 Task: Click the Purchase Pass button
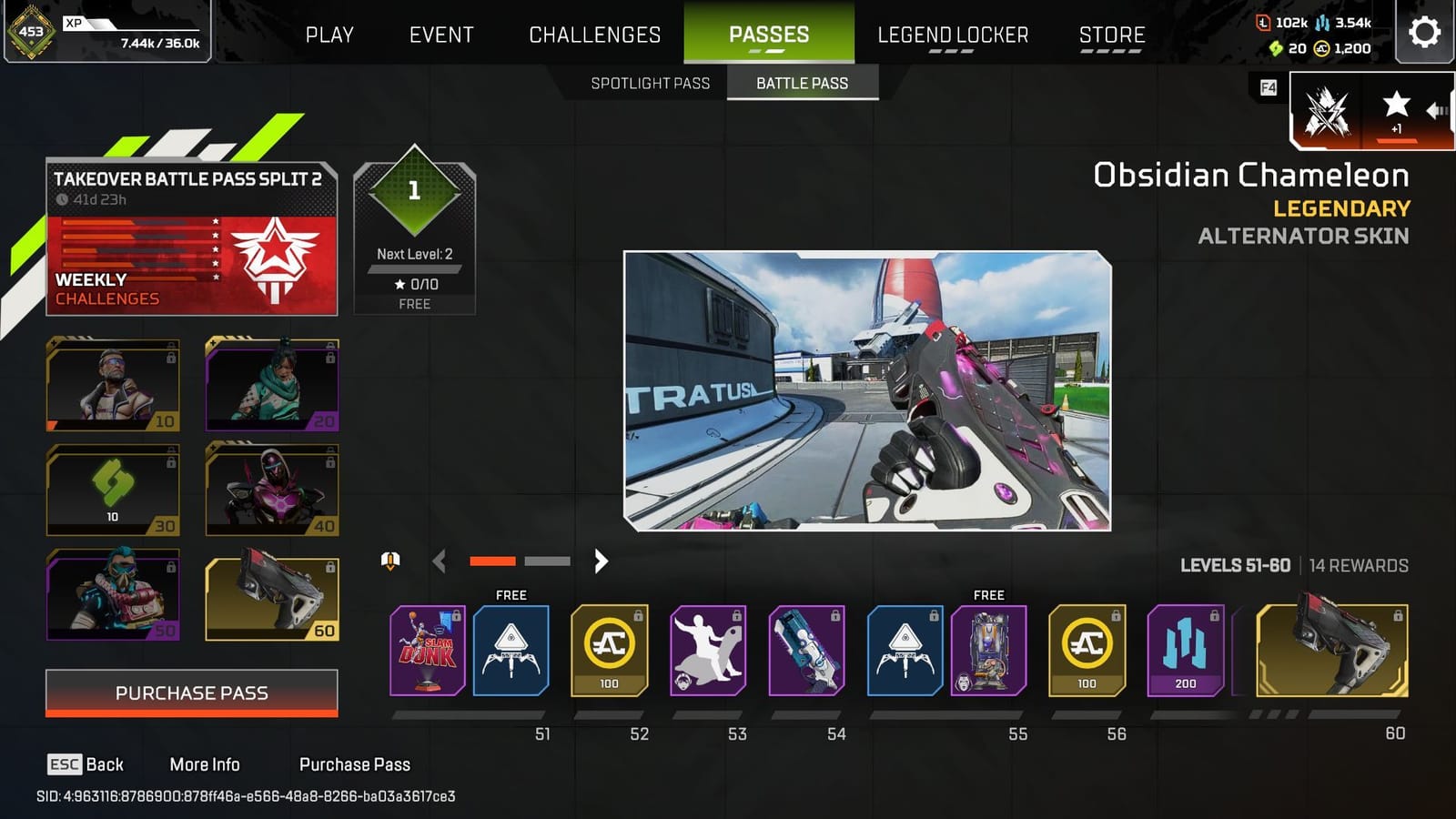tap(191, 693)
